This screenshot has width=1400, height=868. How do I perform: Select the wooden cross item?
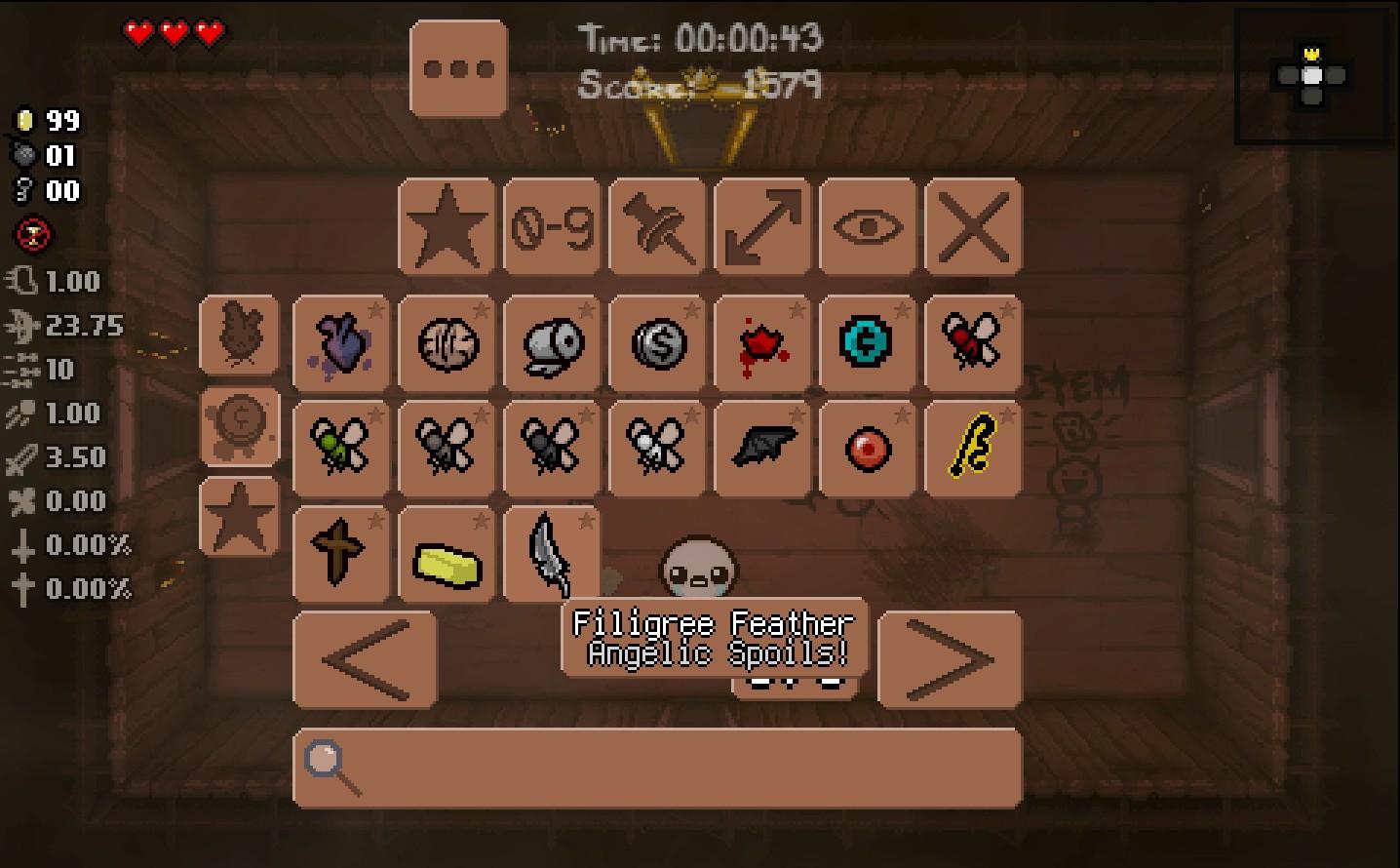(340, 554)
